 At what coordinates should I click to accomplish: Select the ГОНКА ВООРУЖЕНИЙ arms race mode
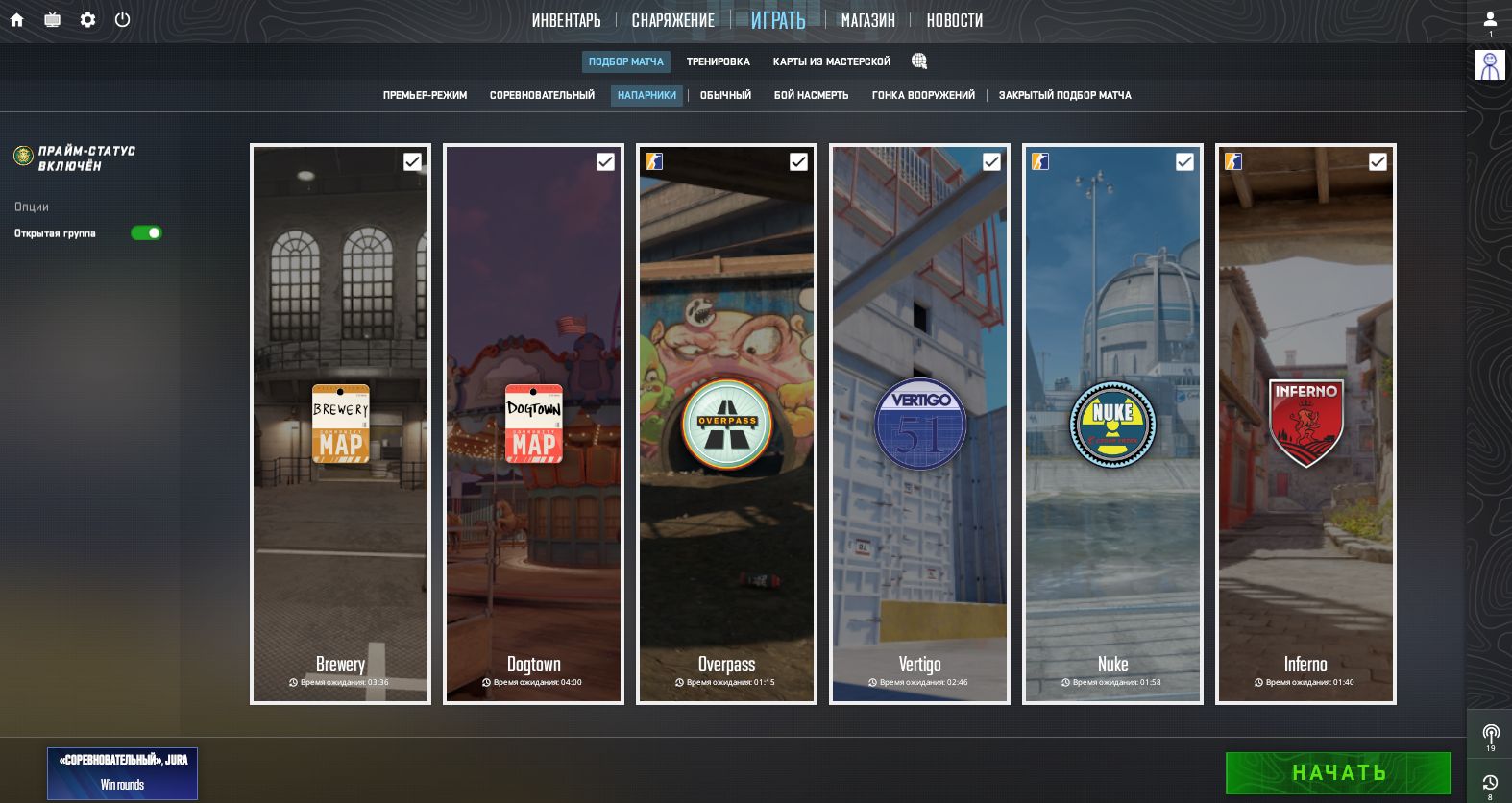pos(923,95)
